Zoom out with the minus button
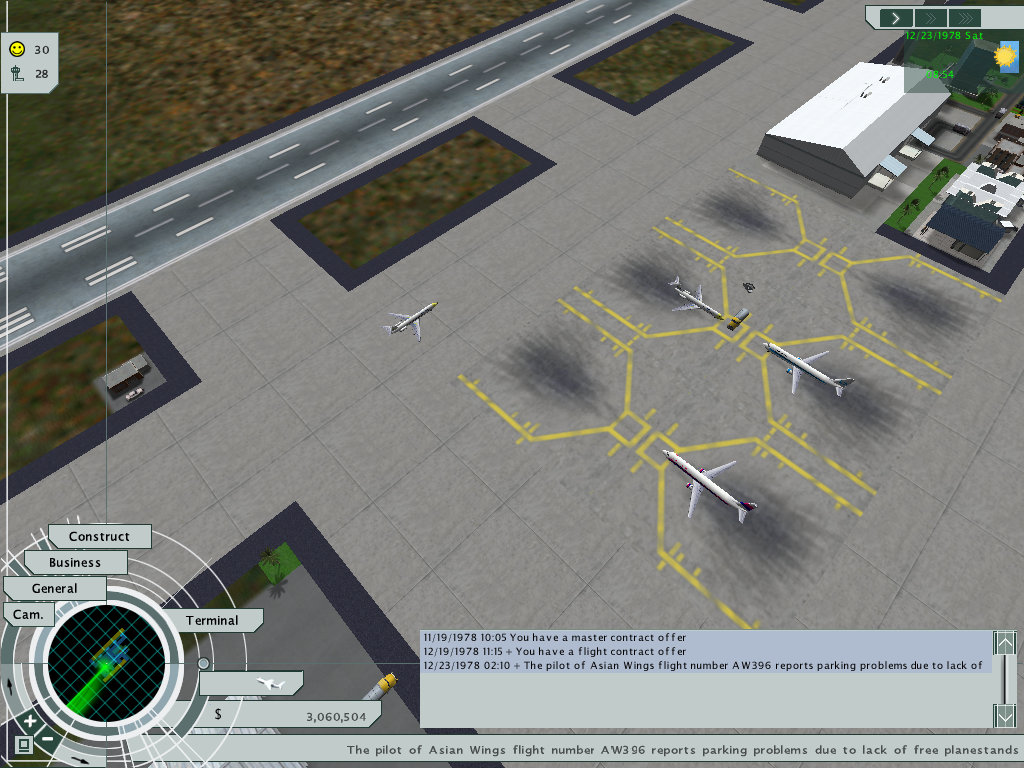Image resolution: width=1024 pixels, height=768 pixels. (x=48, y=739)
